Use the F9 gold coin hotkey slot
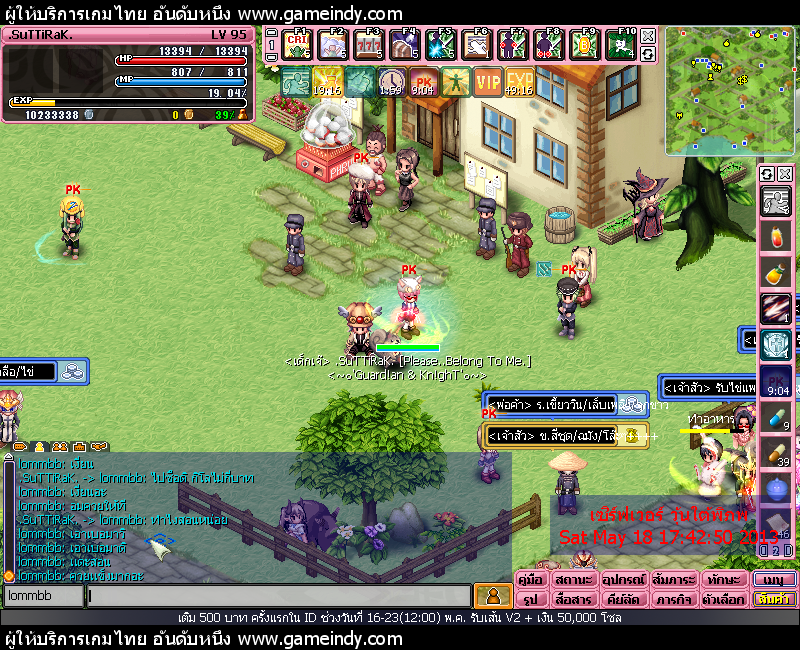The height and width of the screenshot is (650, 800). coord(585,46)
